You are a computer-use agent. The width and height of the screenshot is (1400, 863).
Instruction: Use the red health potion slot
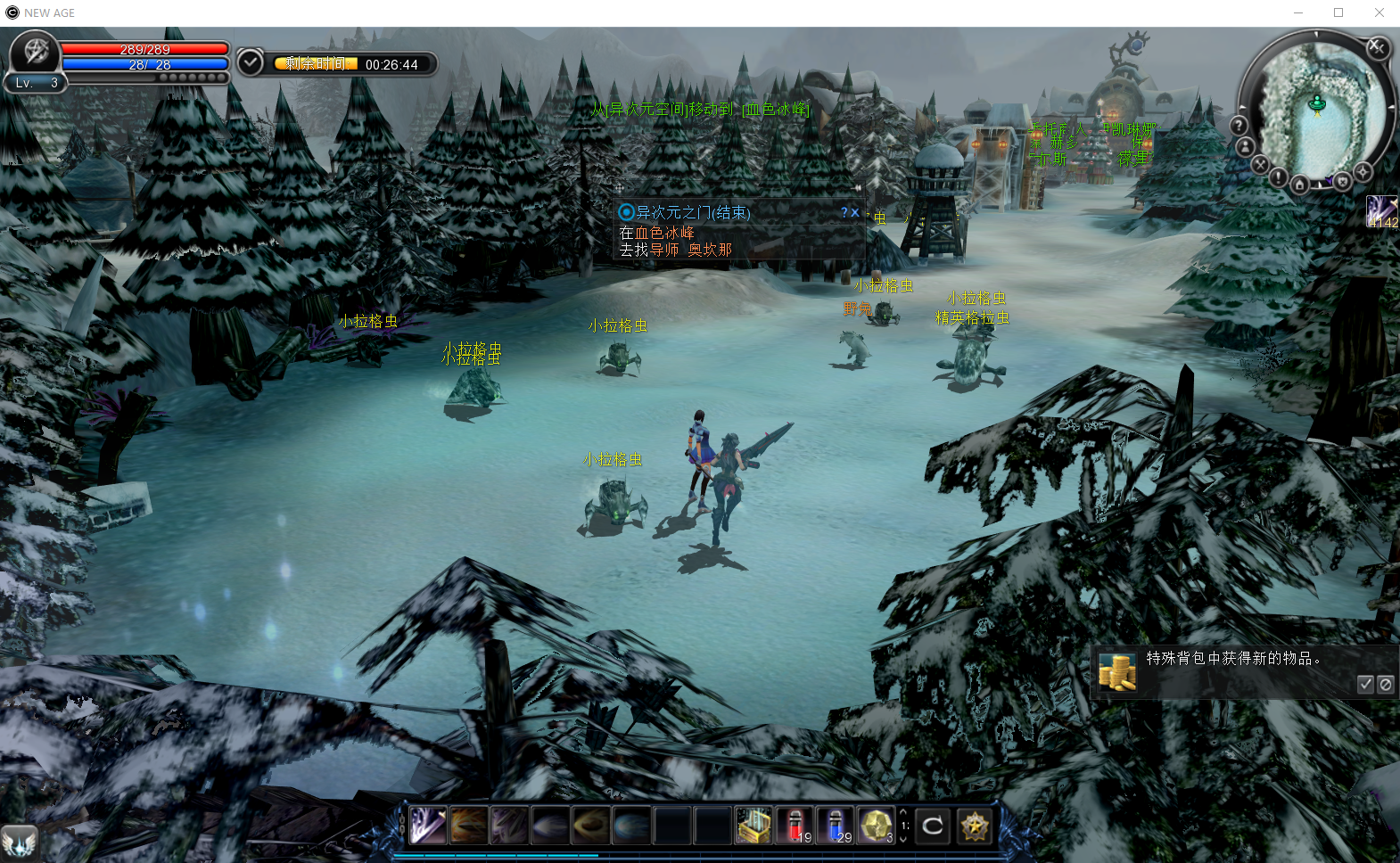click(795, 826)
